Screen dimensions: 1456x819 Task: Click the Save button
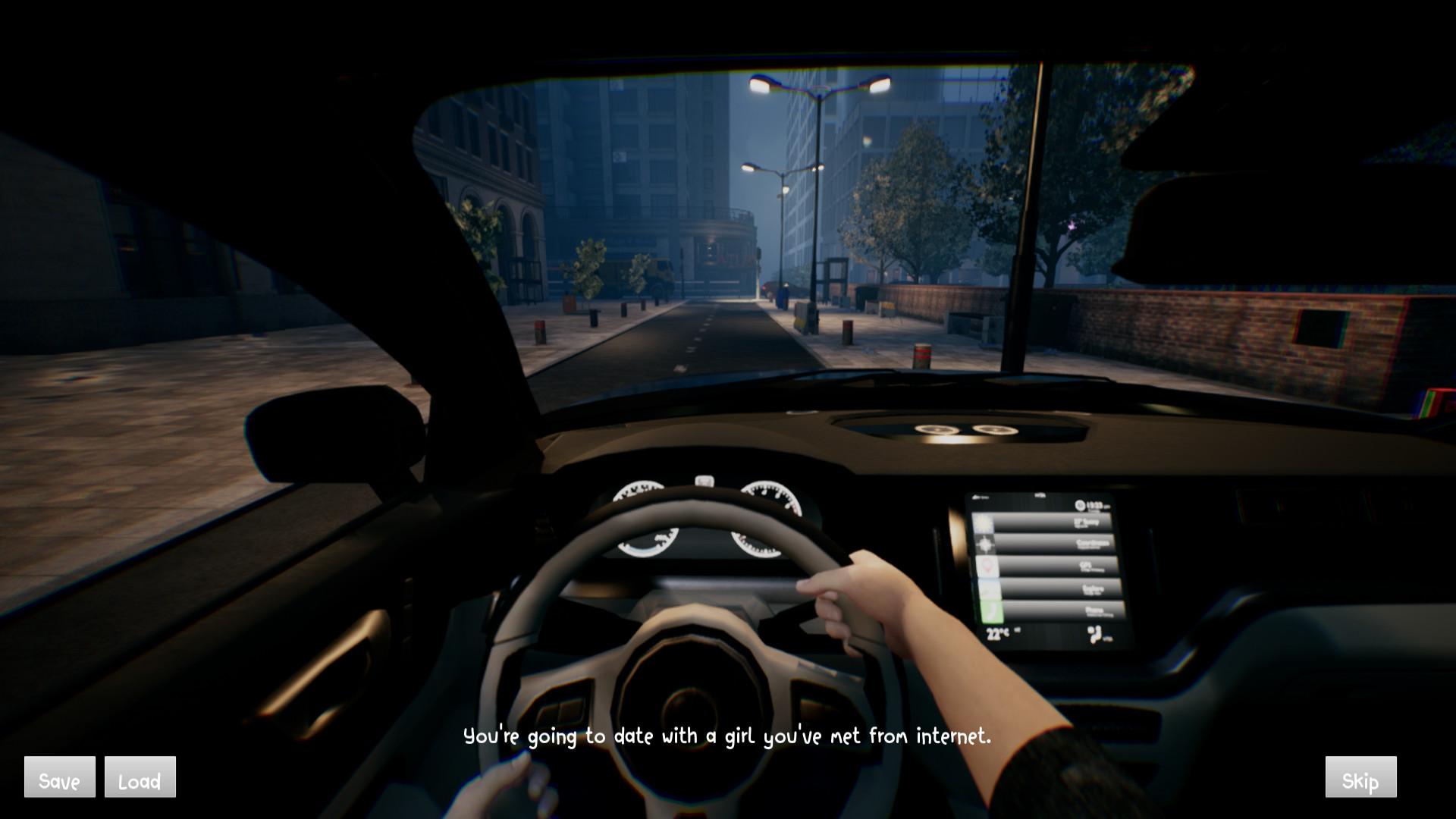click(x=60, y=777)
